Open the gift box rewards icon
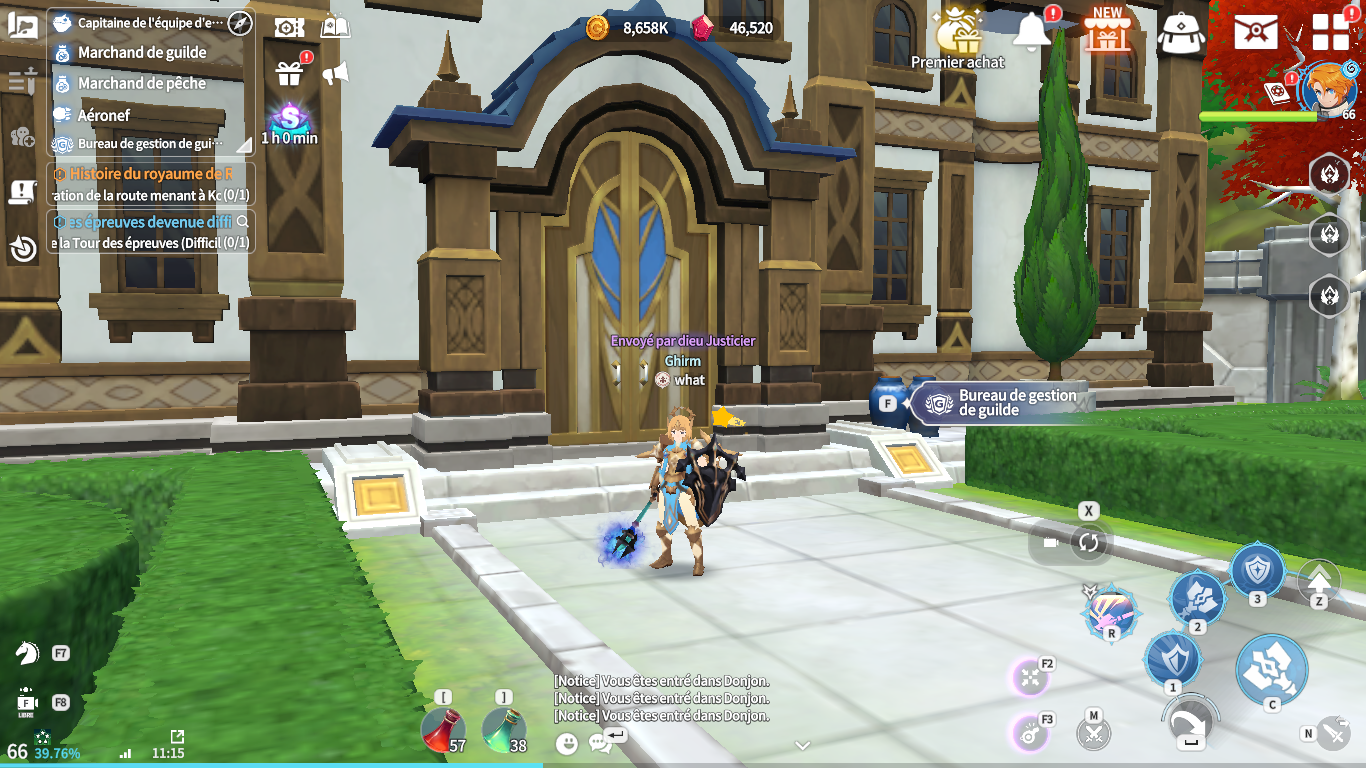The width and height of the screenshot is (1366, 768). (289, 73)
